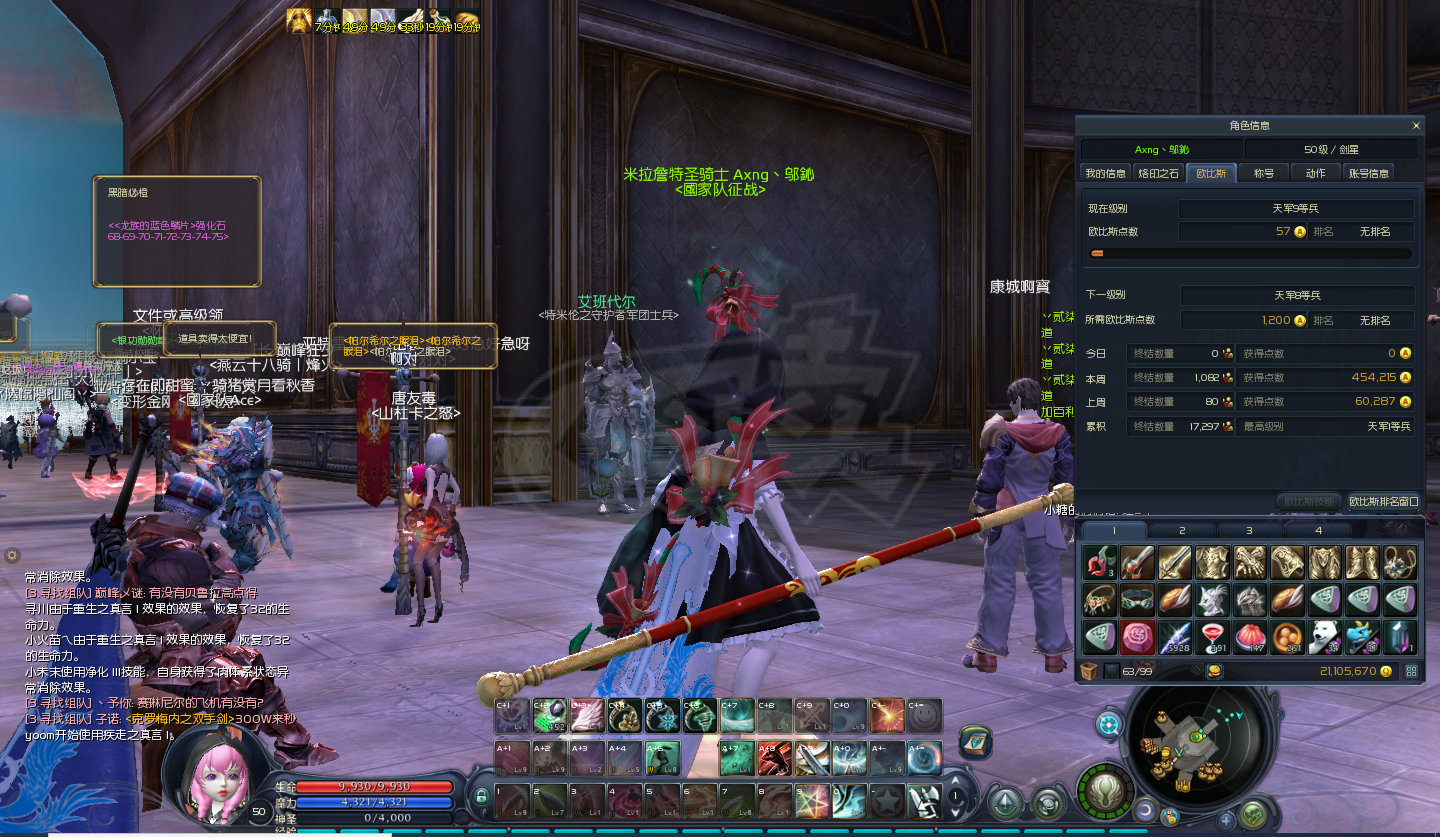Open the 烙印之石 tab

1159,173
